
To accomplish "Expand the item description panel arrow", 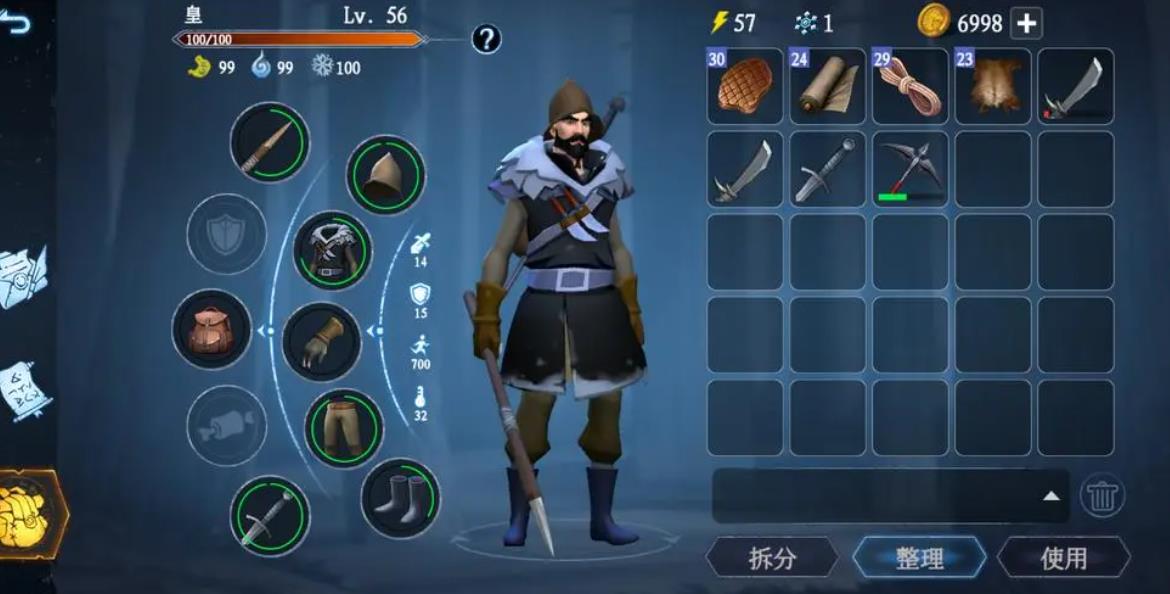I will tap(1051, 496).
